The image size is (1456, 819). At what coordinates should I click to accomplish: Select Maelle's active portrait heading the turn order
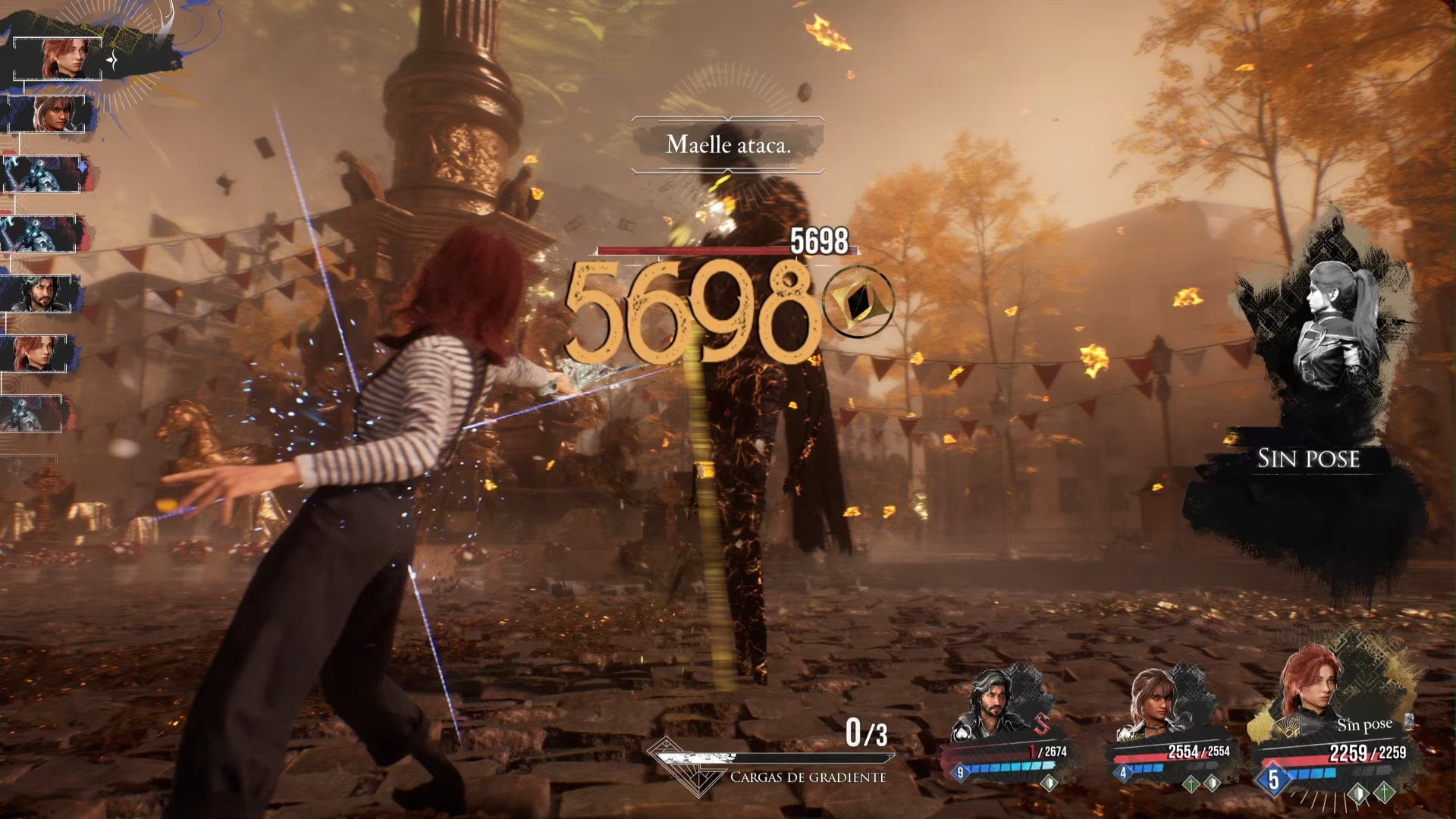pos(58,58)
